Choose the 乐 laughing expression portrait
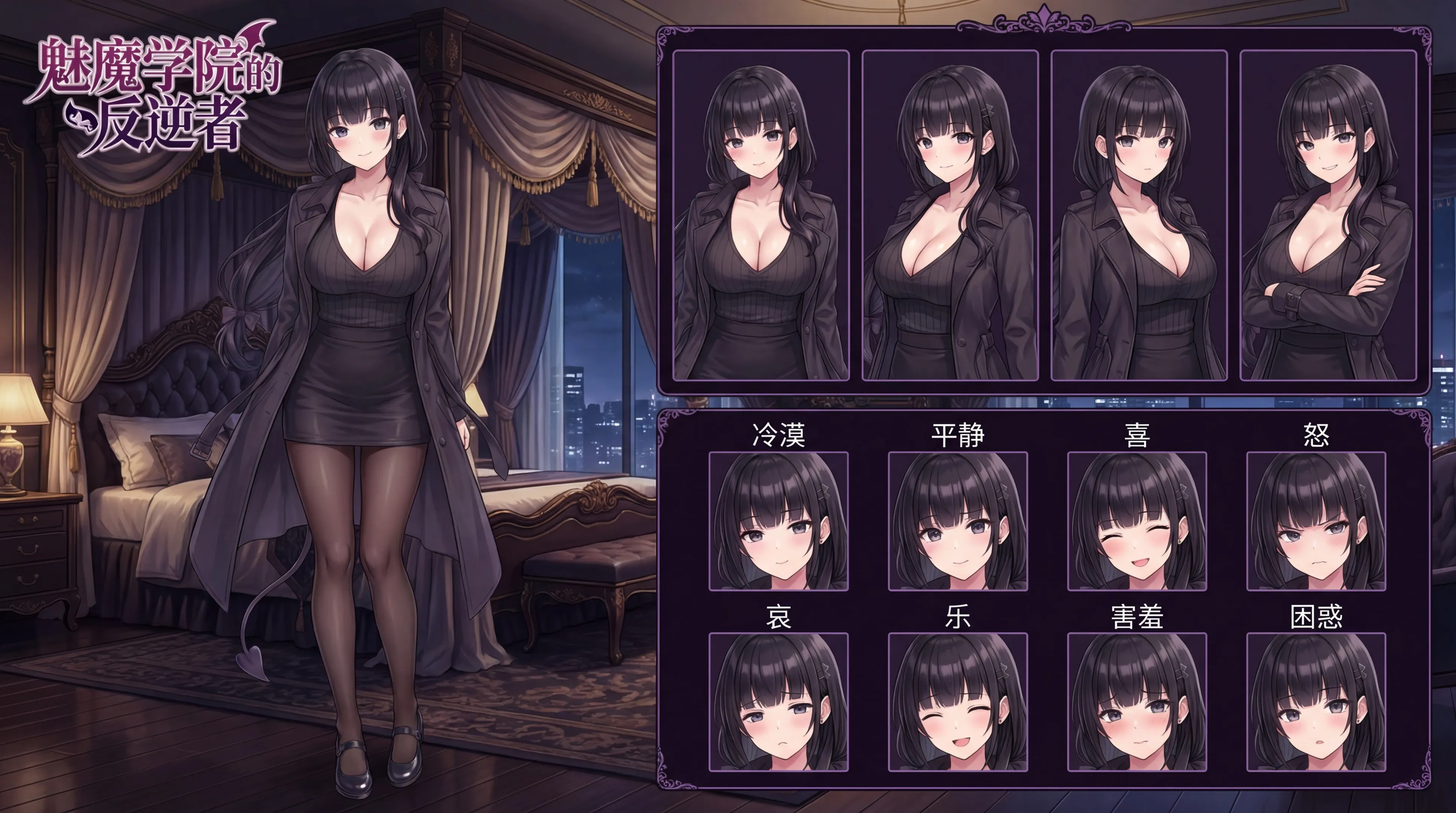Viewport: 1456px width, 813px height. coord(957,702)
